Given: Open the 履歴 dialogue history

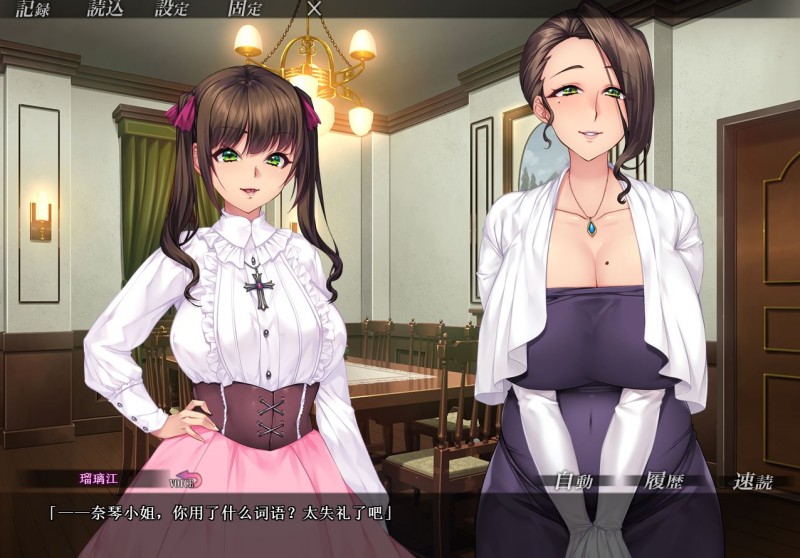Looking at the screenshot, I should coord(664,480).
